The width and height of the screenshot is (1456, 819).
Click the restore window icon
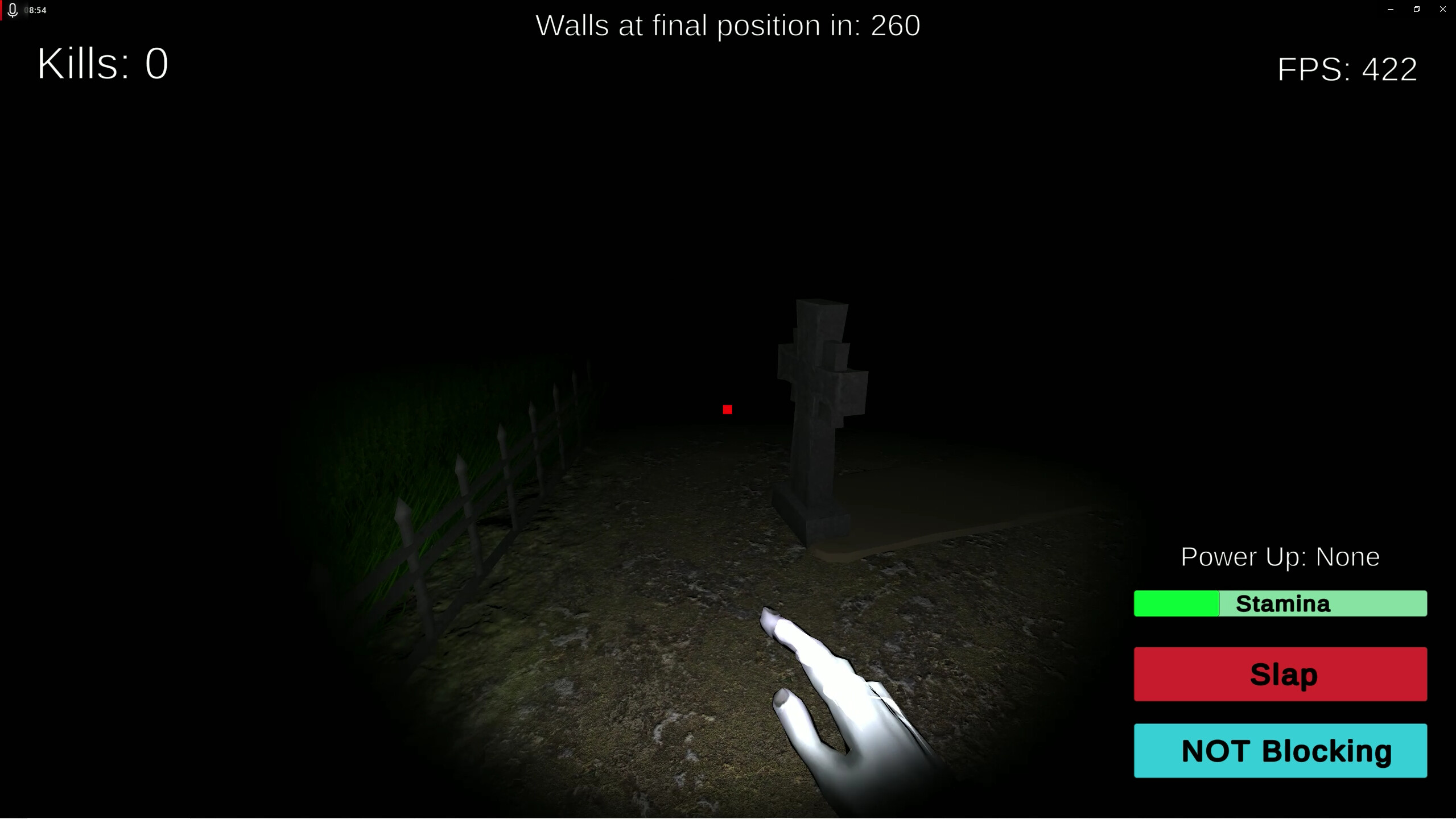pos(1416,9)
